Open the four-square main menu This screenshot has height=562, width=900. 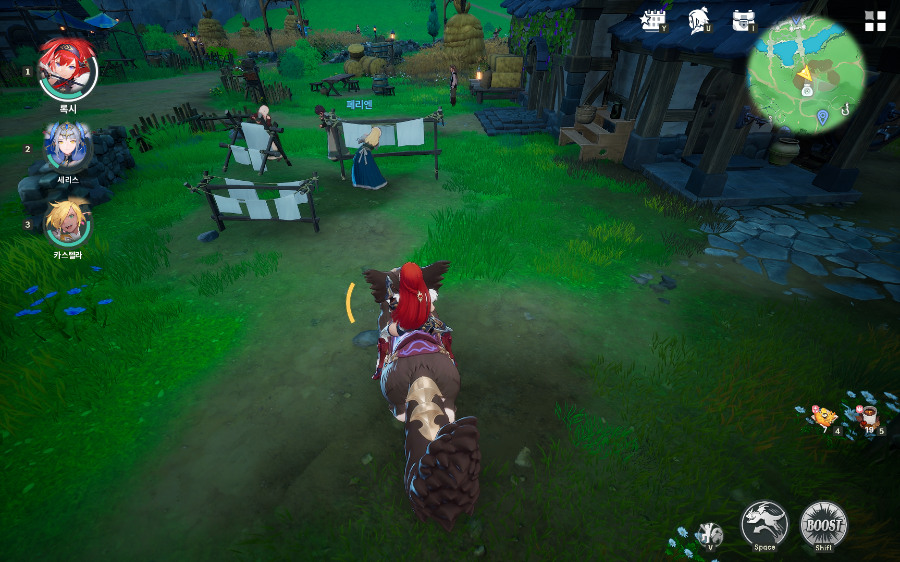pyautogui.click(x=875, y=21)
